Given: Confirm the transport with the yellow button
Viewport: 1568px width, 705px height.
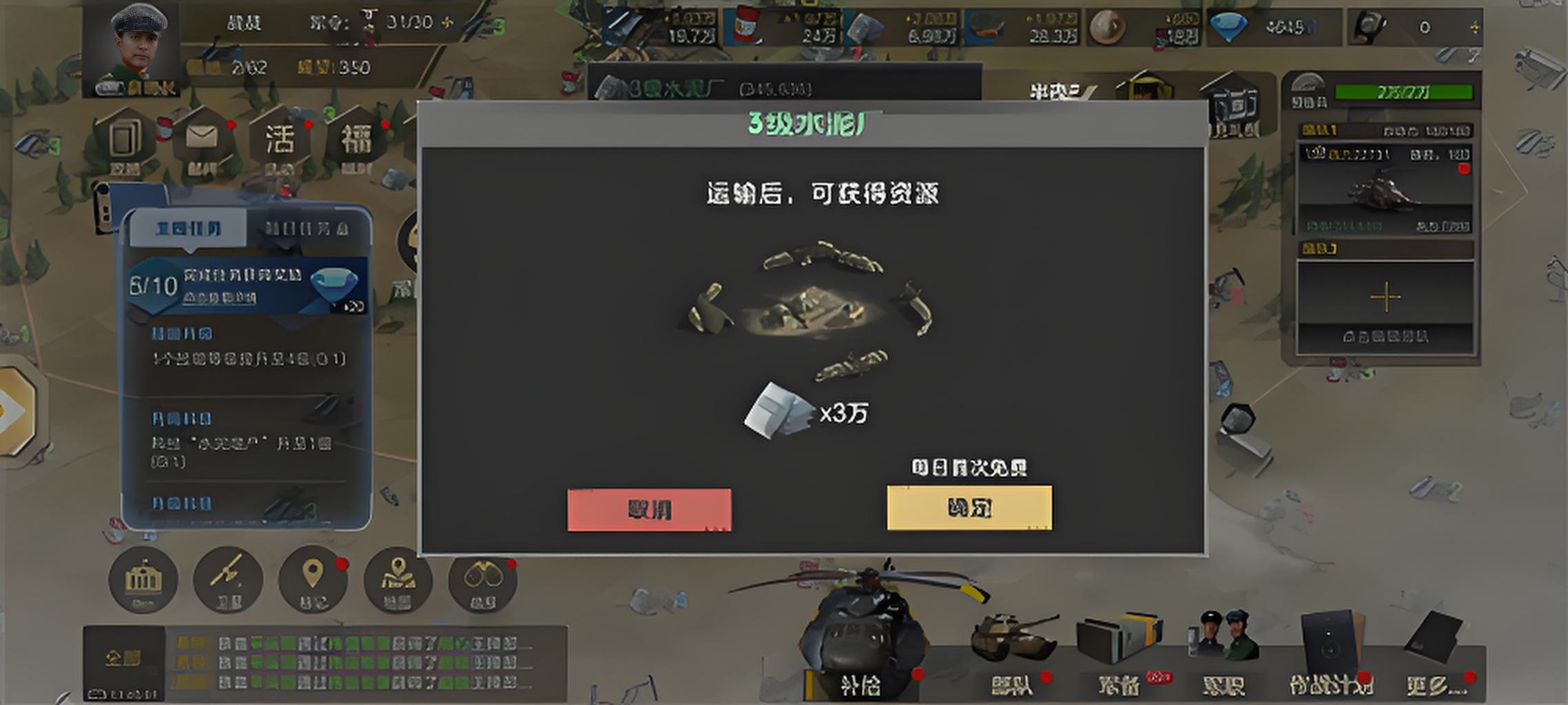Looking at the screenshot, I should [969, 508].
